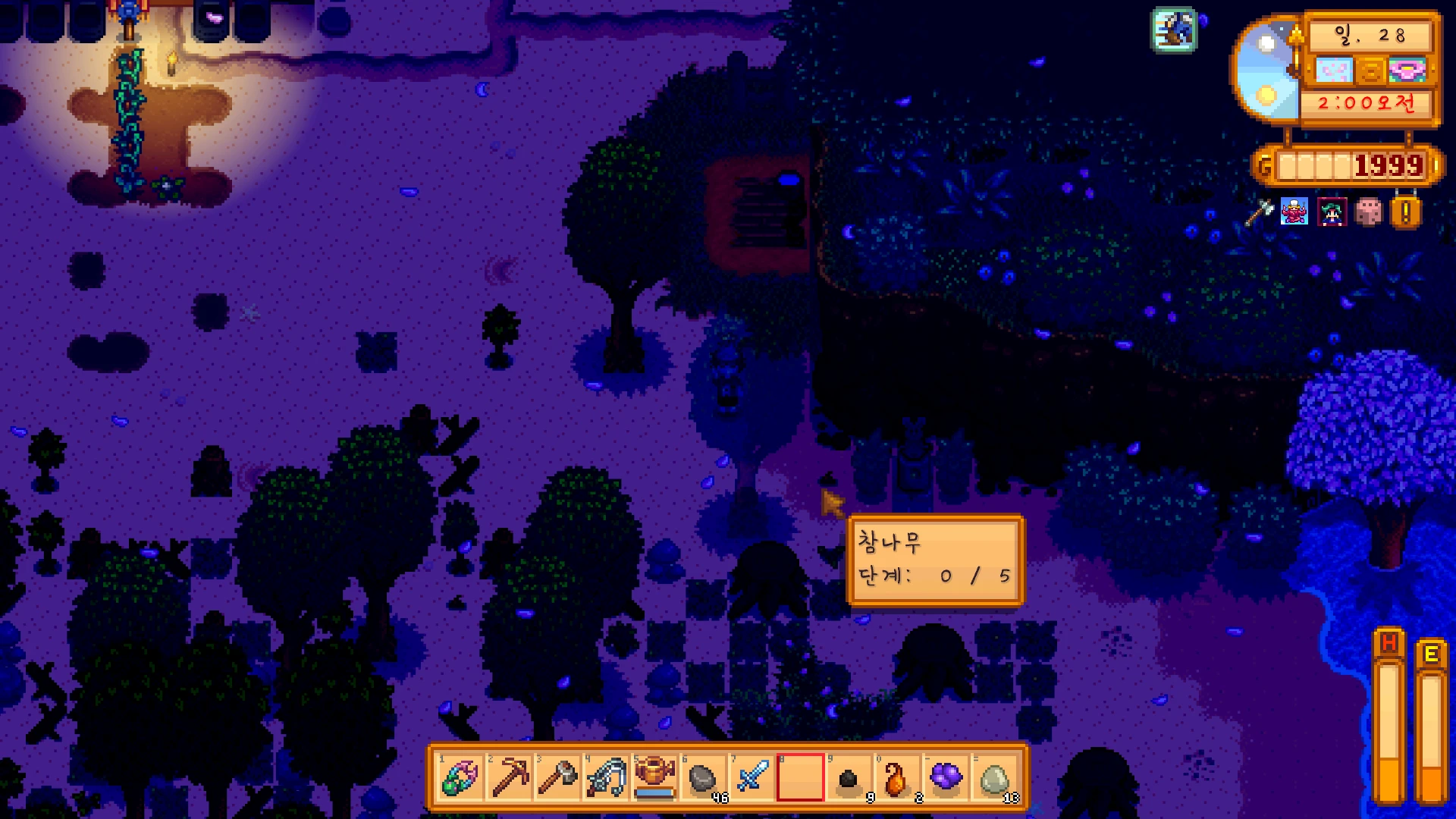Equip the blue sword
The width and height of the screenshot is (1456, 819).
[752, 777]
